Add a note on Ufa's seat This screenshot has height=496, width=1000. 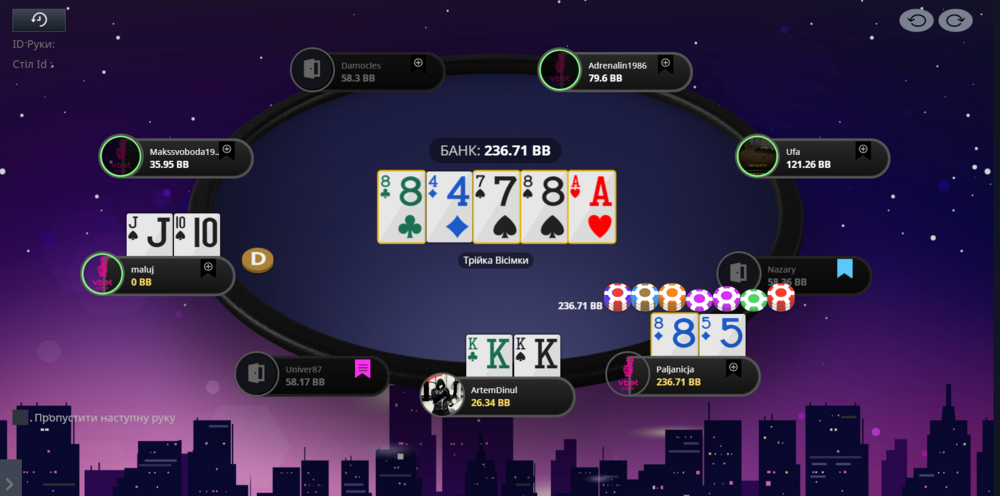coord(862,151)
